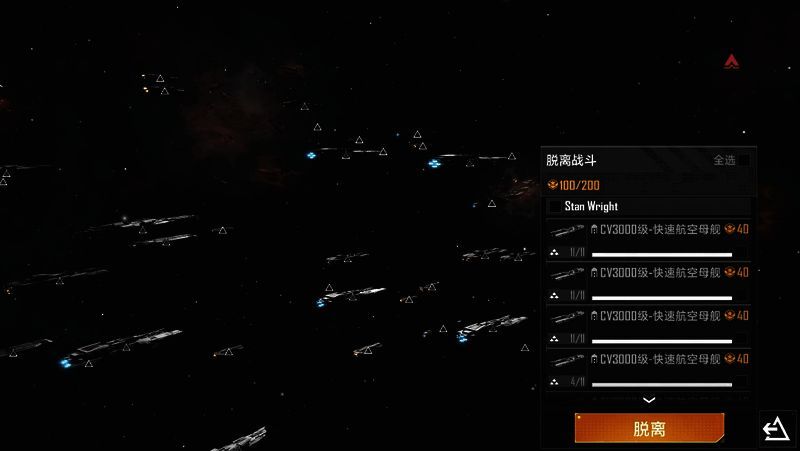The height and width of the screenshot is (451, 800).
Task: Select the CV3000 carrier row showing 4/11
Action: click(x=649, y=370)
